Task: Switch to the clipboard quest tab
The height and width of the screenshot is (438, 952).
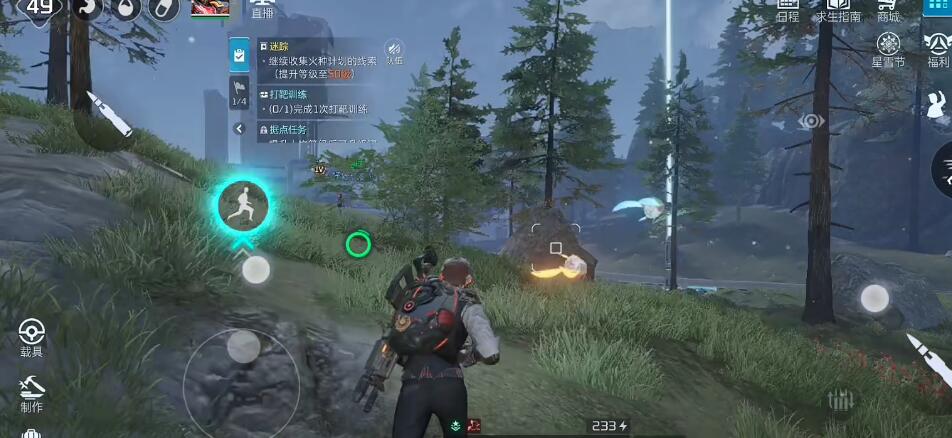Action: 239,55
